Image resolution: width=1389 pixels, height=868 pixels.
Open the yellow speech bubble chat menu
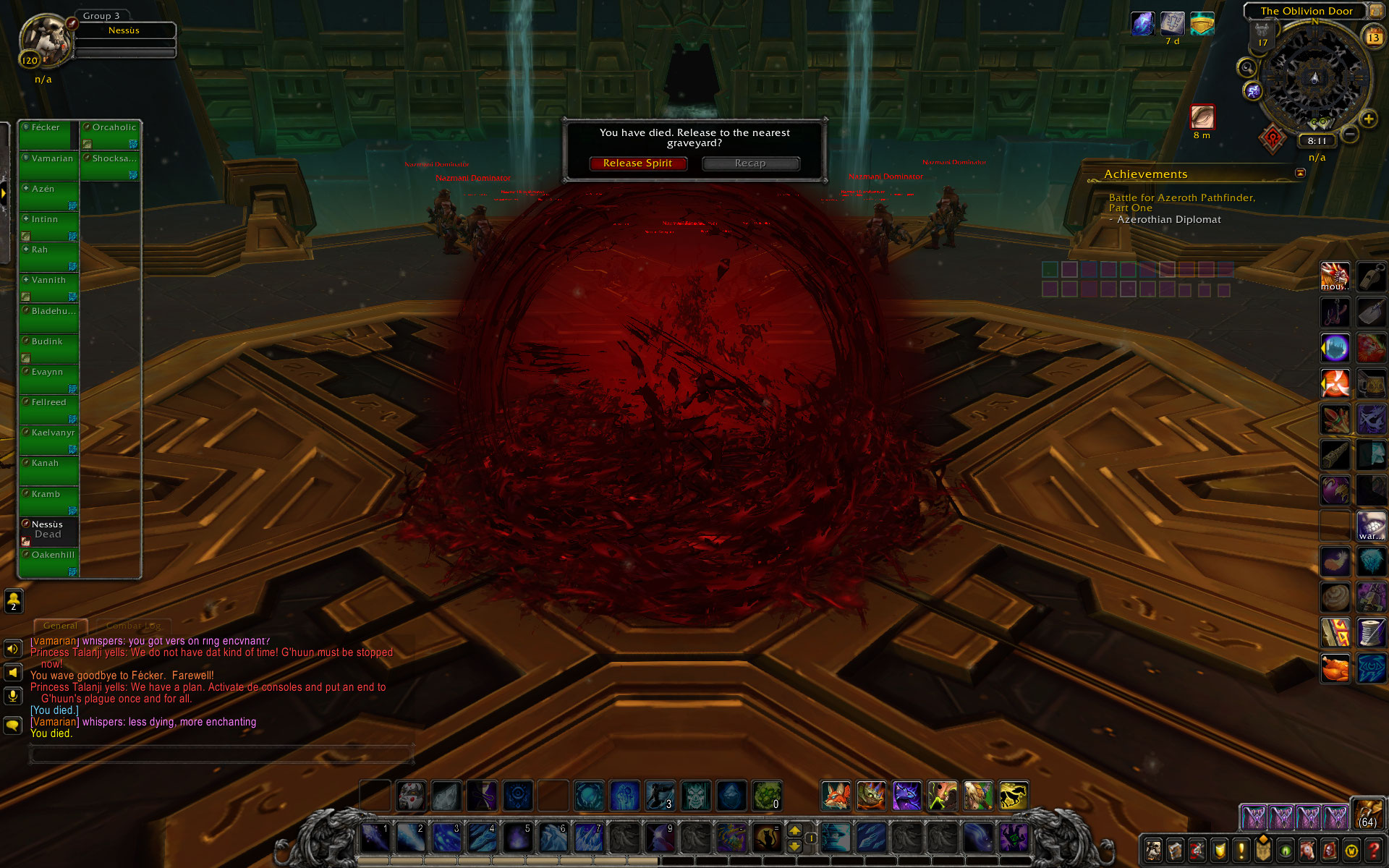(13, 725)
